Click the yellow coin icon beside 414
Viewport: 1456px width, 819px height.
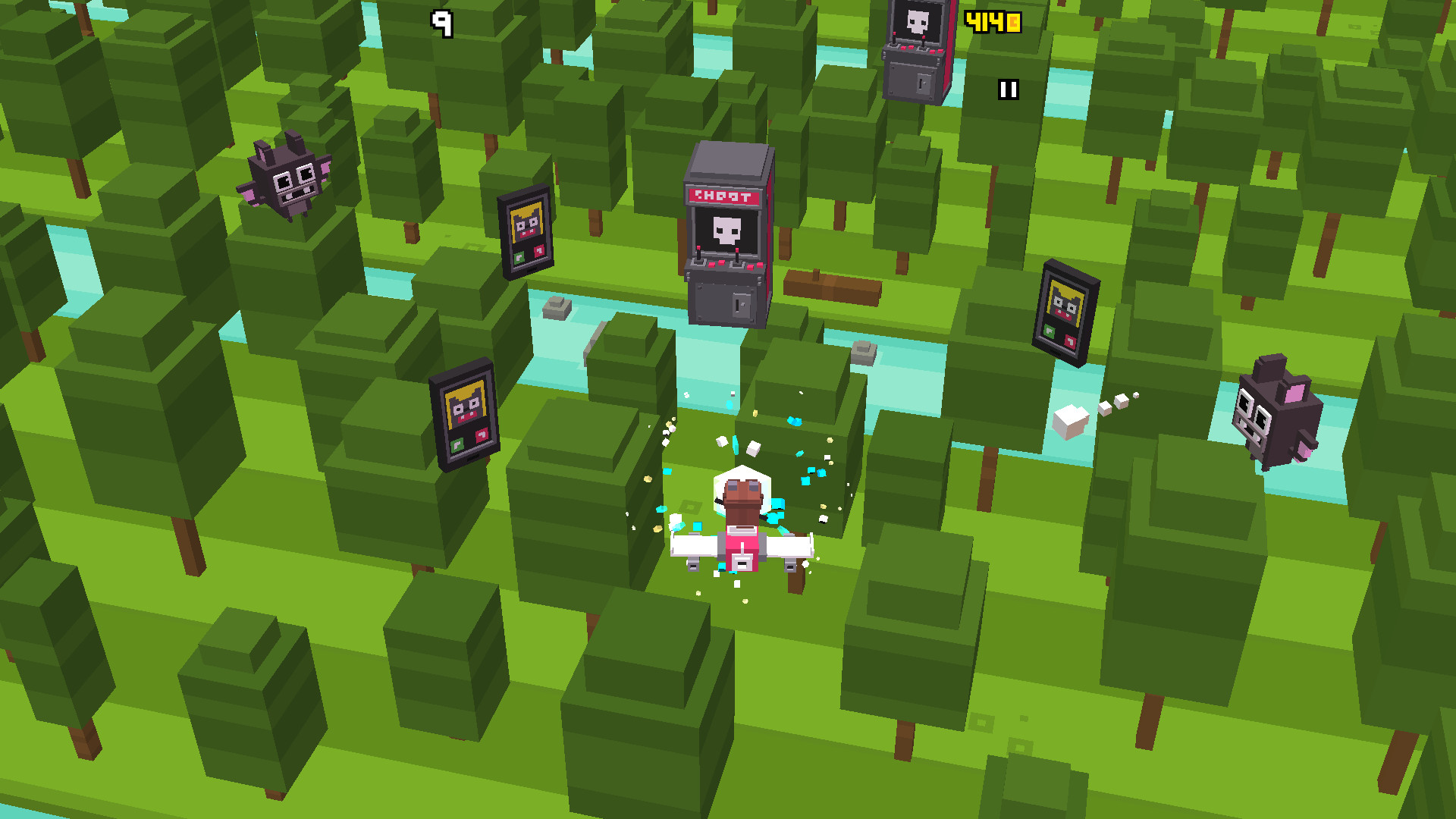(x=1012, y=22)
